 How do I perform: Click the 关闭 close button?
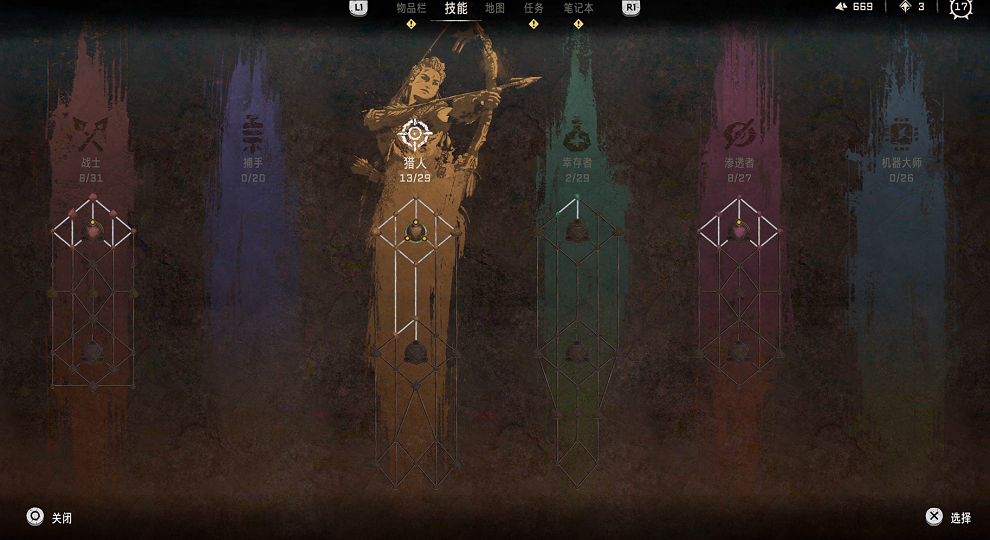49,517
